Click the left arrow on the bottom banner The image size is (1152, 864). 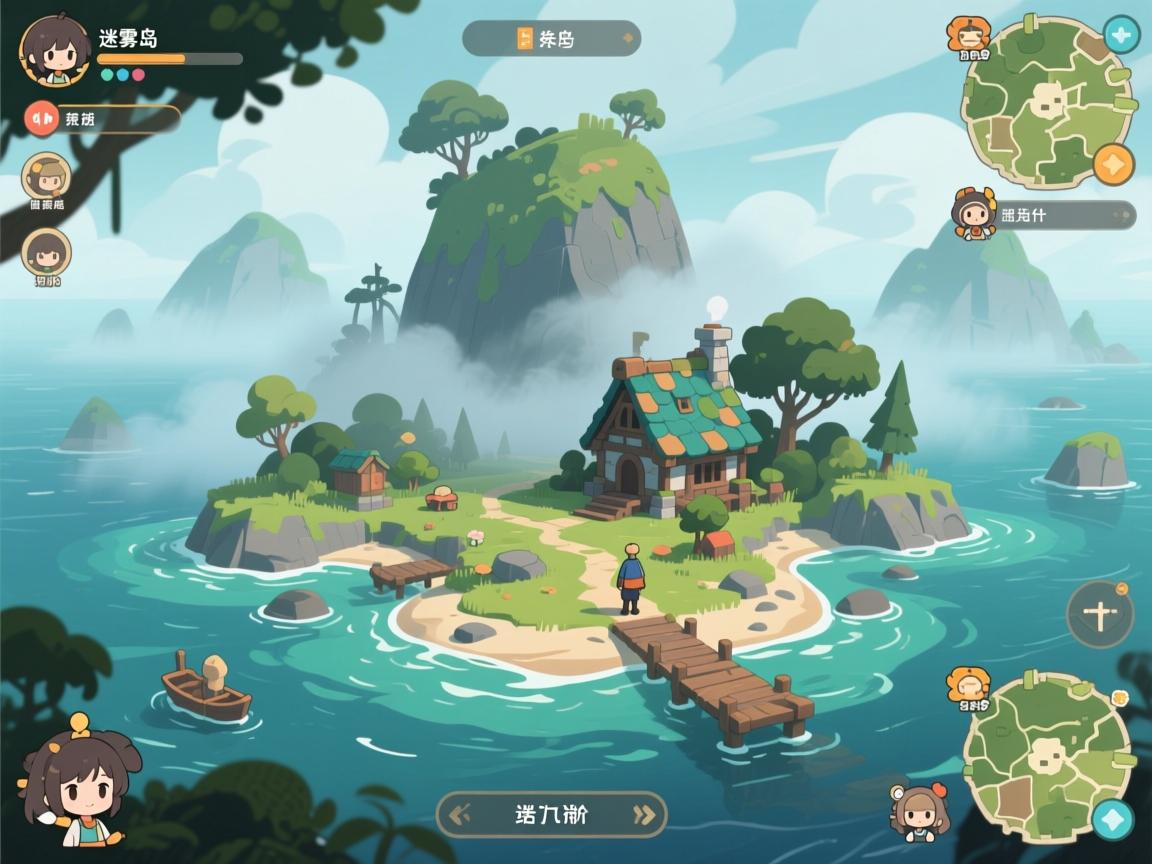[462, 814]
